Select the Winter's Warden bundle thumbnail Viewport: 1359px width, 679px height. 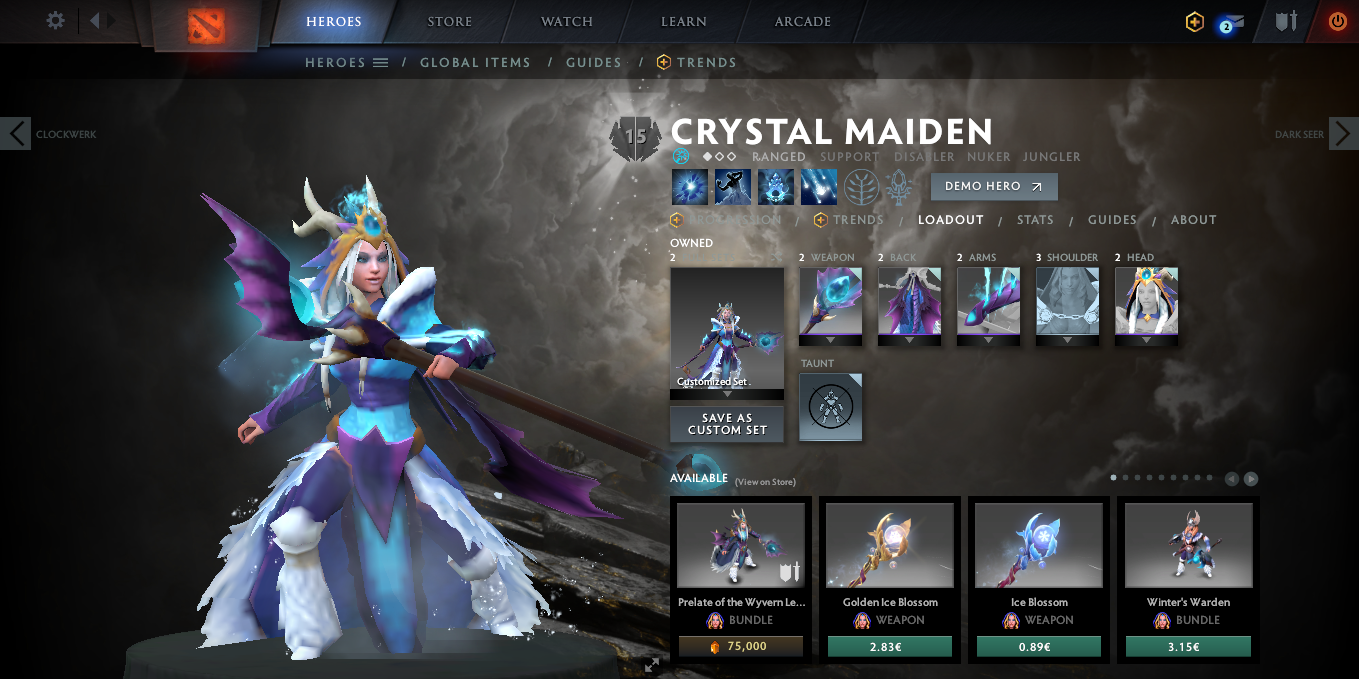pos(1188,545)
